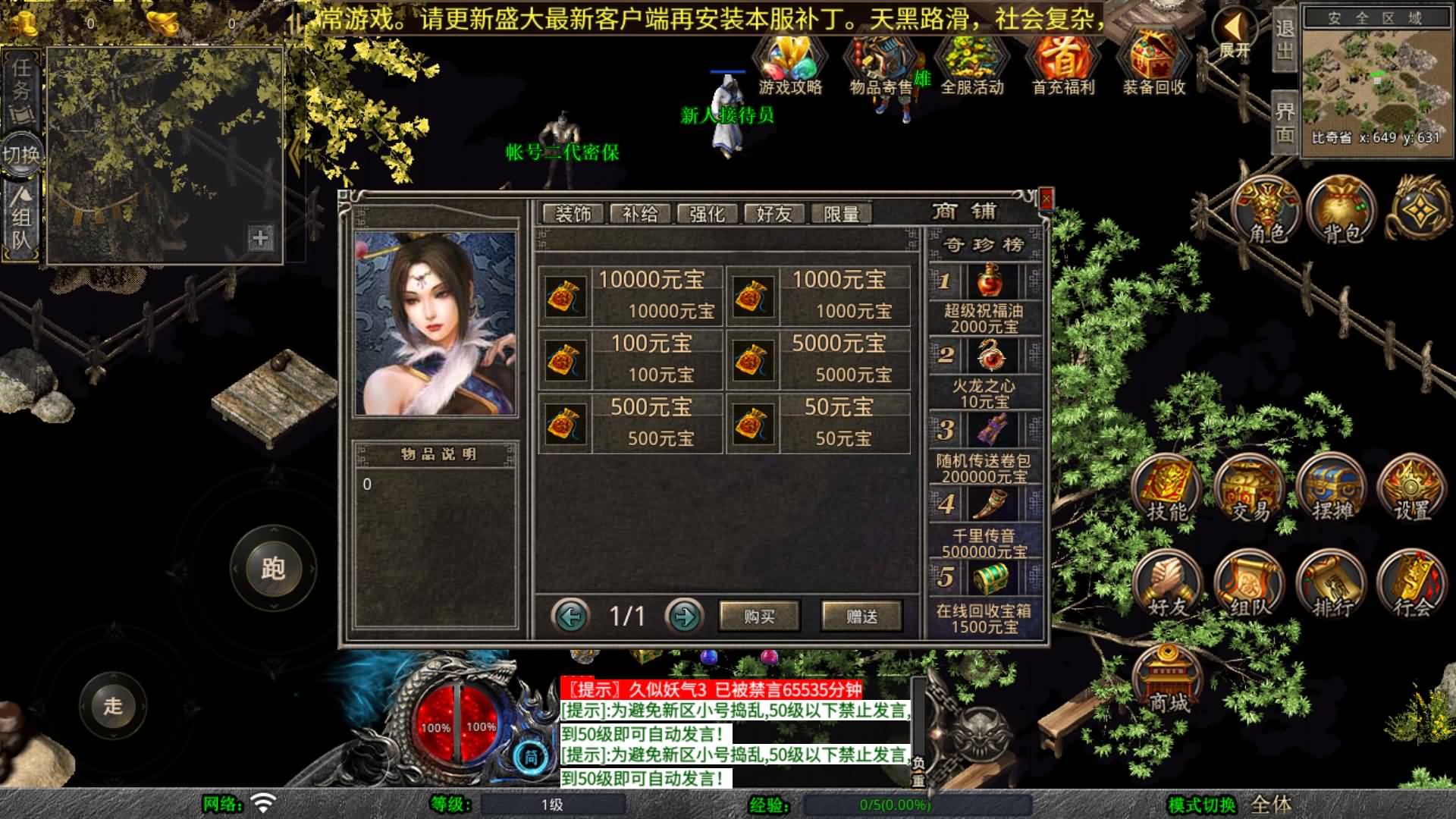
Task: Click the 赠送 gift button
Action: tap(861, 617)
